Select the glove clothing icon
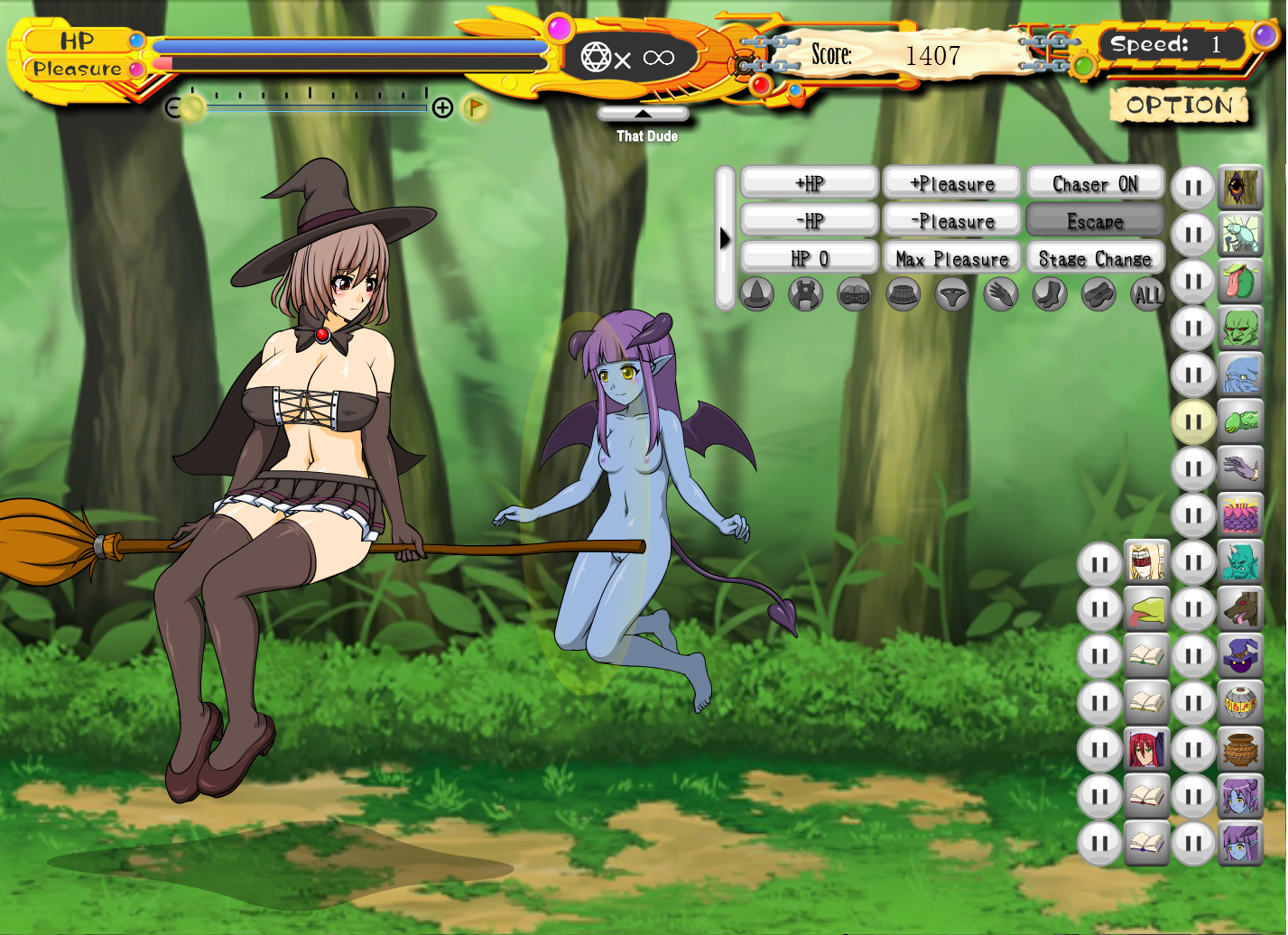Screen dimensions: 1288x935 tap(1001, 294)
